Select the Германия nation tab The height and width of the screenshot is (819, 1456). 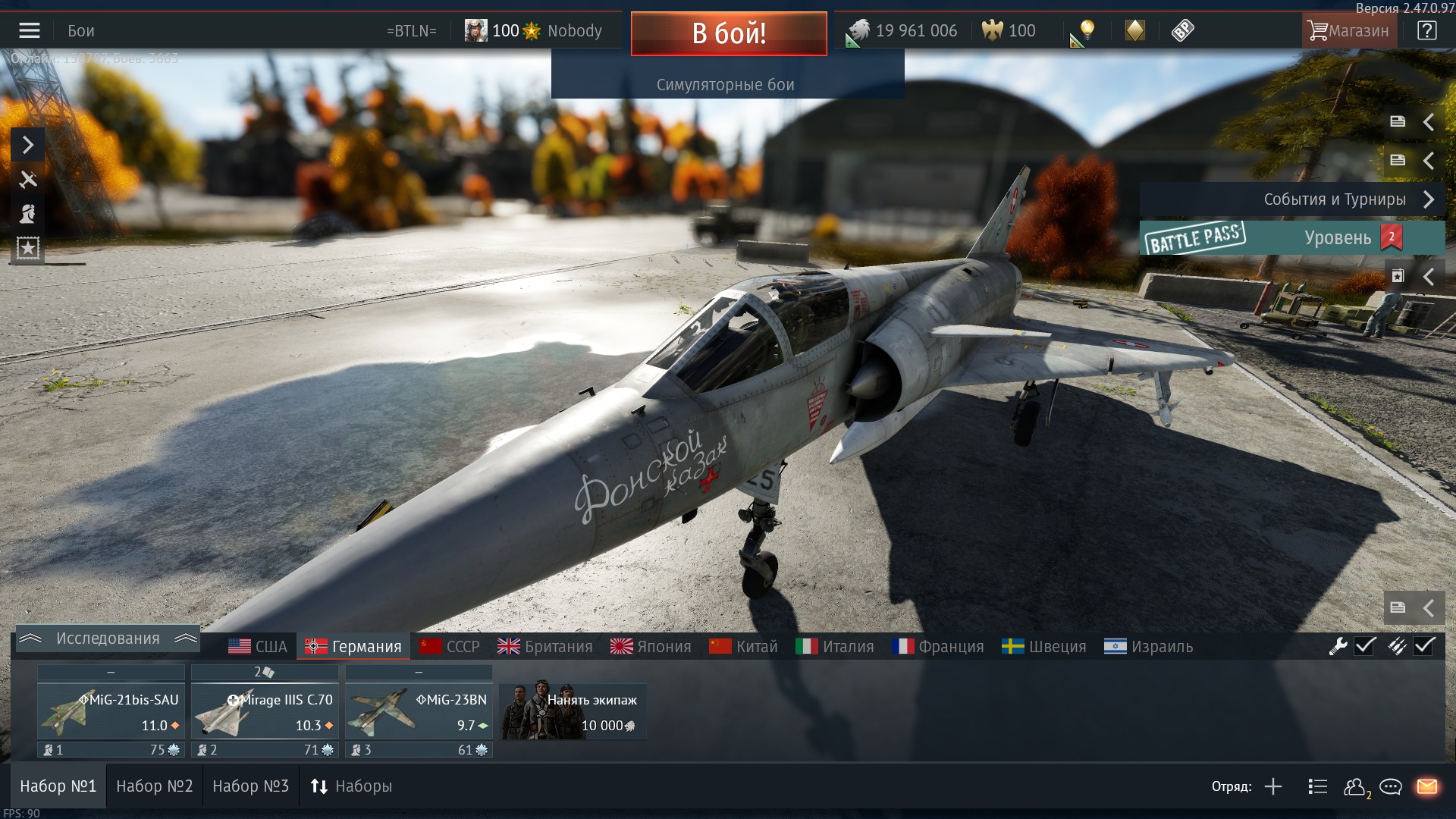click(x=353, y=647)
